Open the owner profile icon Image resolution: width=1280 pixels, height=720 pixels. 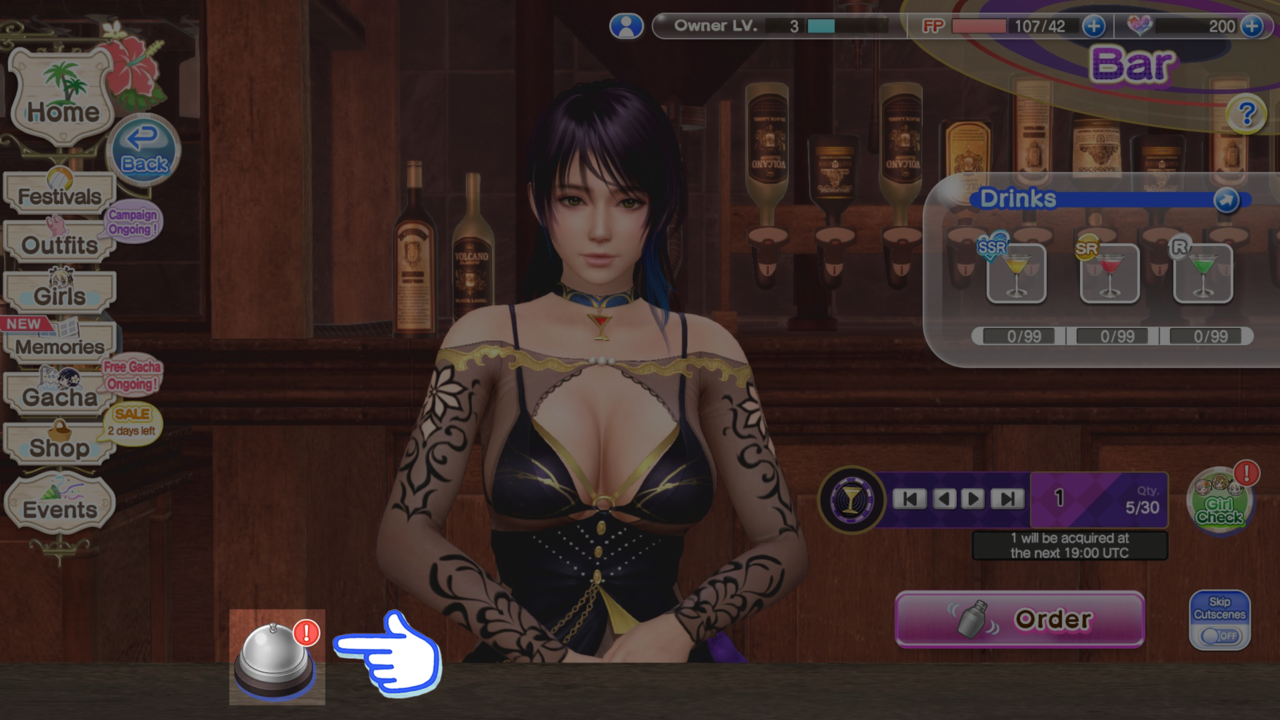626,26
